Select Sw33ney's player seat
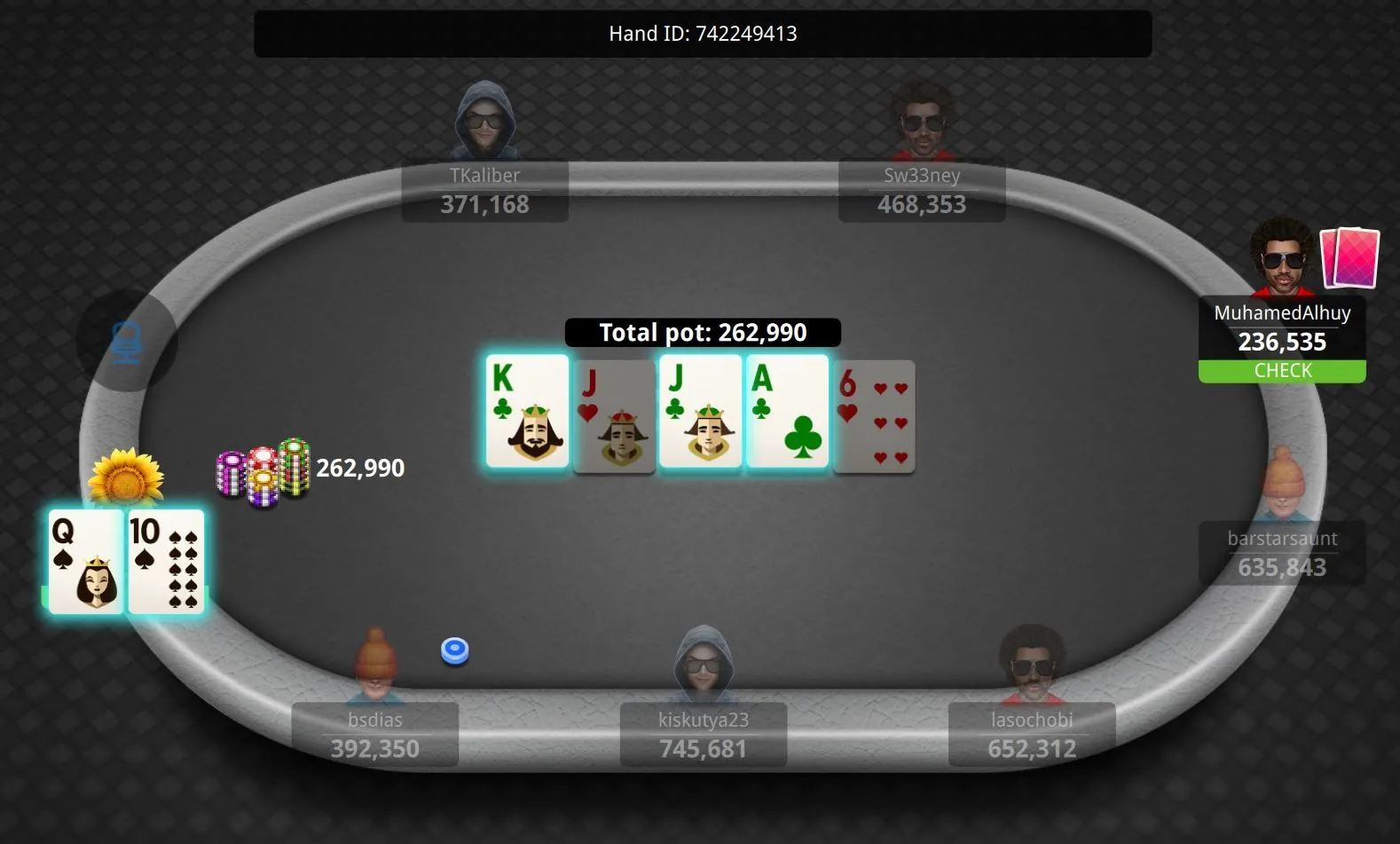 click(x=921, y=190)
